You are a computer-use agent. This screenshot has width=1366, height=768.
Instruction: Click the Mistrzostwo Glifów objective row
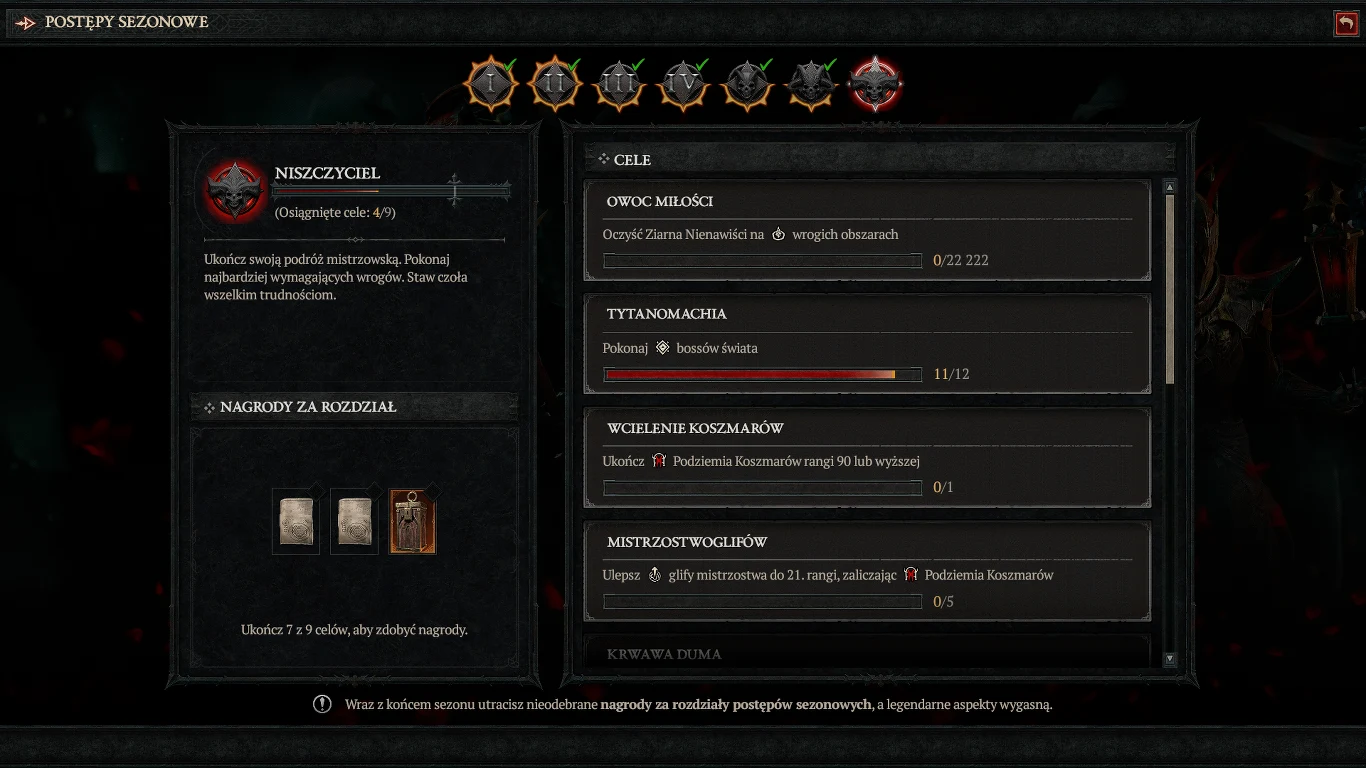[x=867, y=571]
